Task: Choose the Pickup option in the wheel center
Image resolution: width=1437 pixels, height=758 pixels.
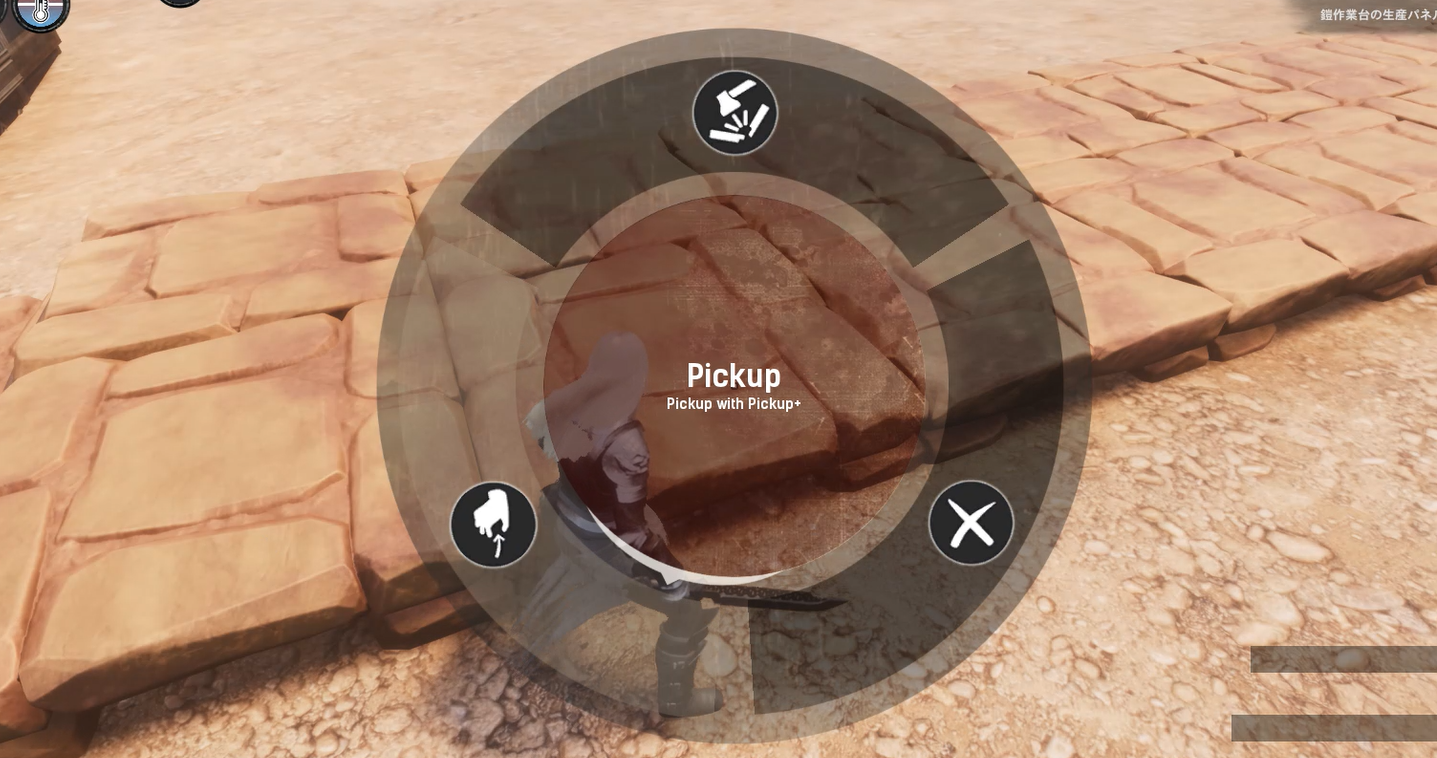Action: click(733, 375)
